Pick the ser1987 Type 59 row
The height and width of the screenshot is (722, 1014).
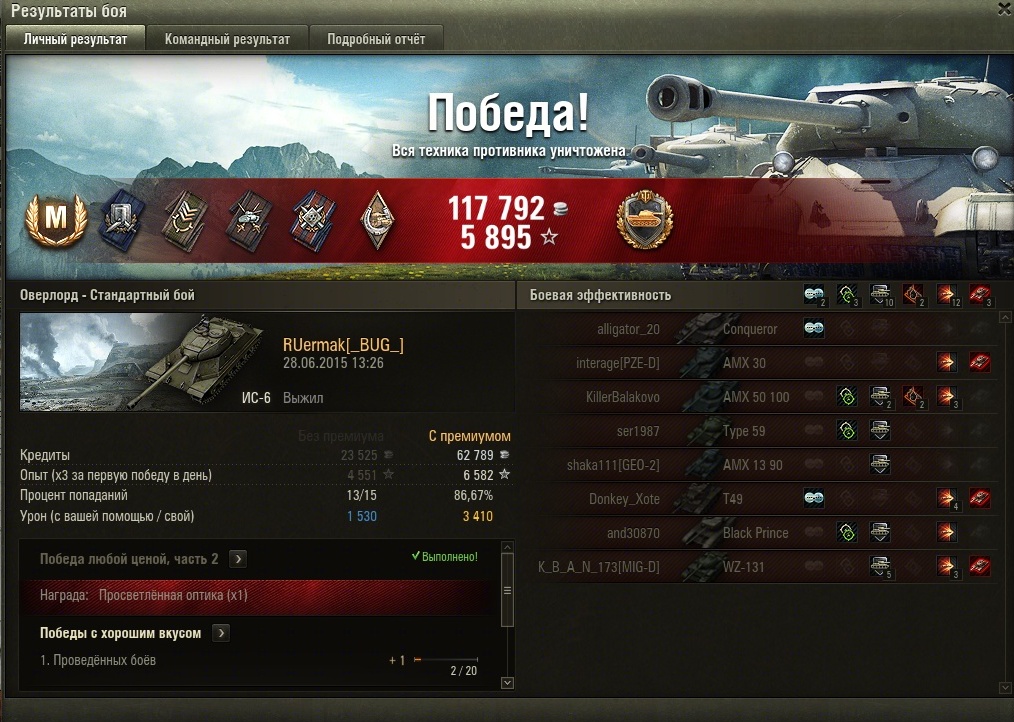pyautogui.click(x=760, y=431)
